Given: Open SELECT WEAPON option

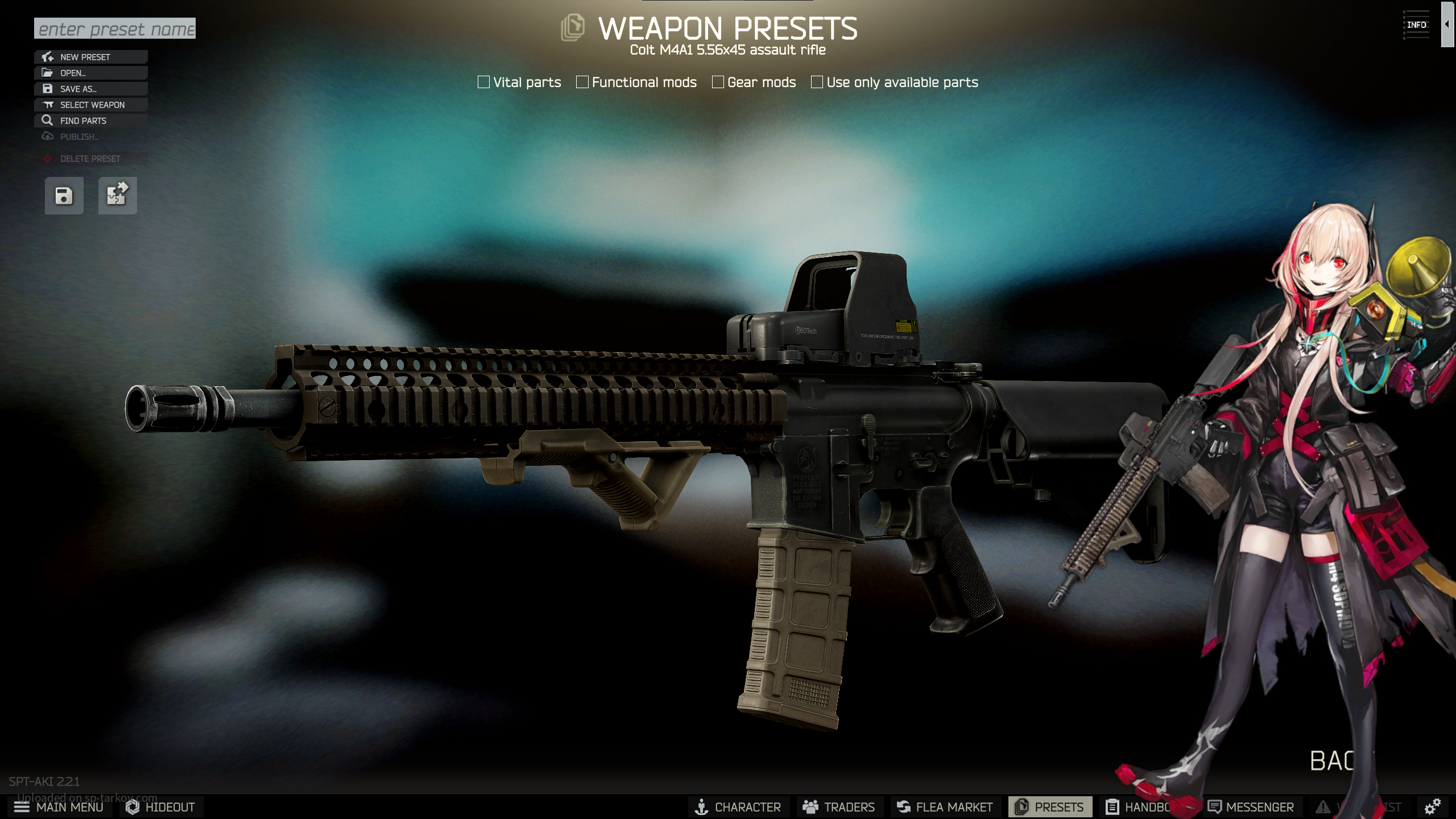Looking at the screenshot, I should pyautogui.click(x=91, y=105).
